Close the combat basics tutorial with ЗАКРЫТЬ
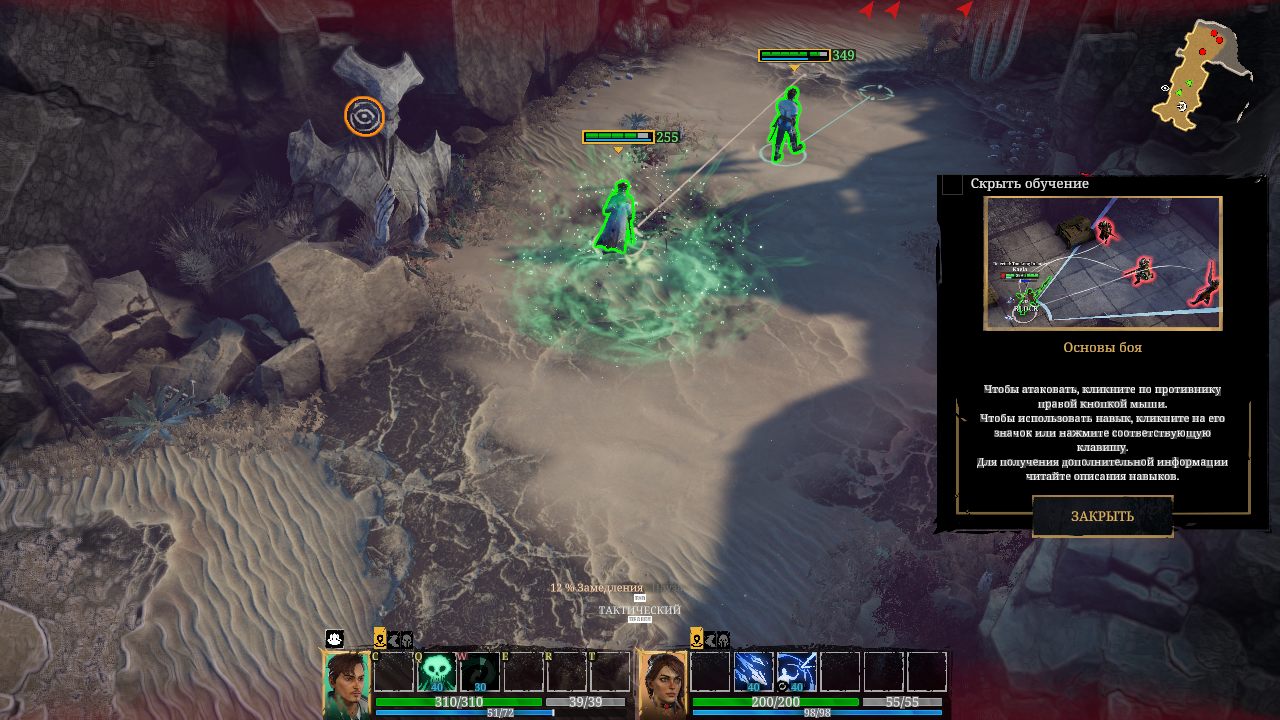Screen dimensions: 1280x720 (1102, 516)
